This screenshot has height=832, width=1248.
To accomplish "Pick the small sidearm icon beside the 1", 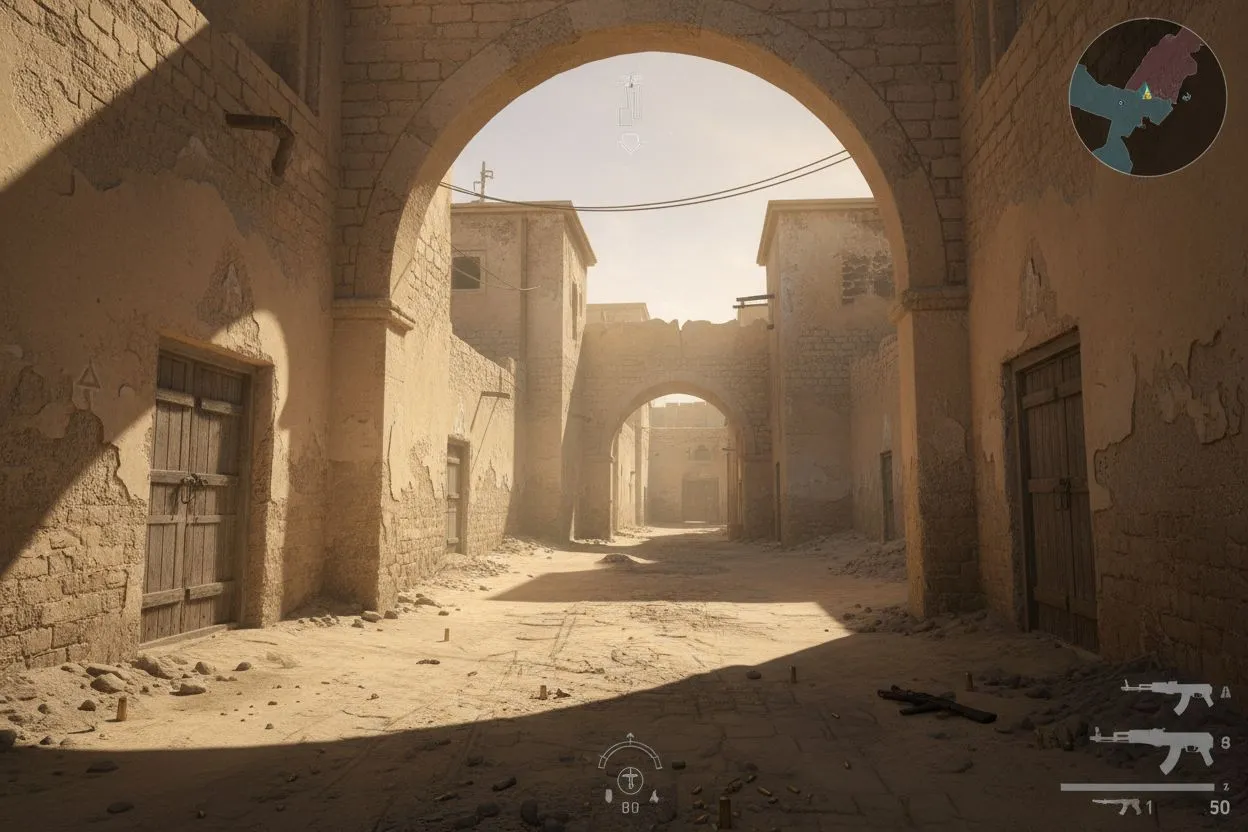I will 1116,804.
